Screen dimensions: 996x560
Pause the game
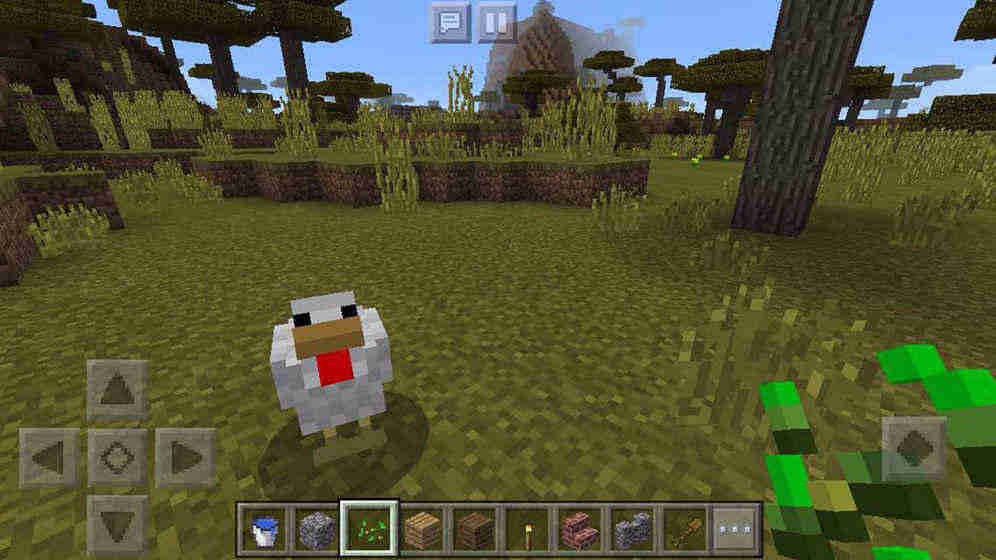point(497,22)
